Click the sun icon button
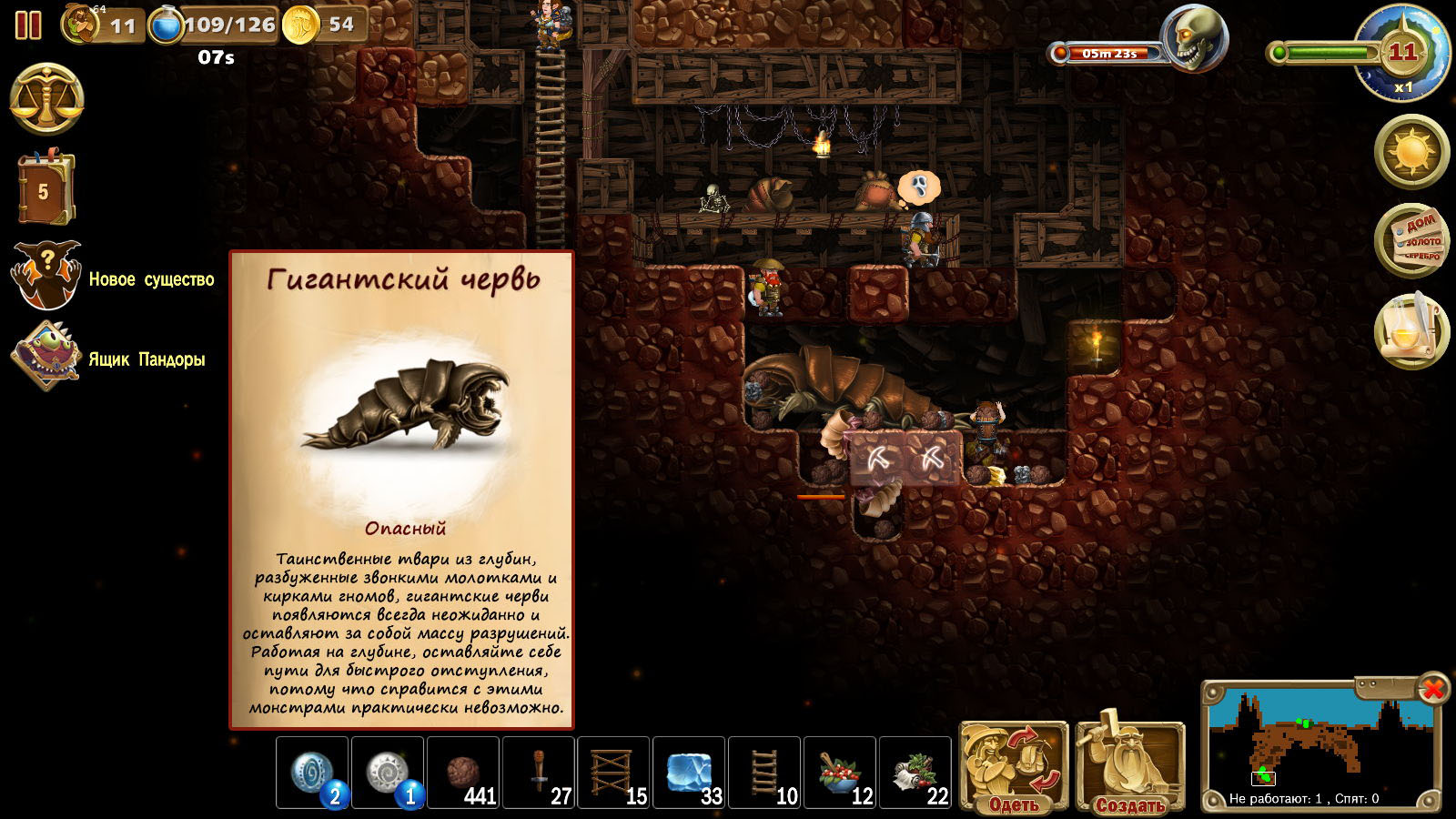 pyautogui.click(x=1411, y=151)
